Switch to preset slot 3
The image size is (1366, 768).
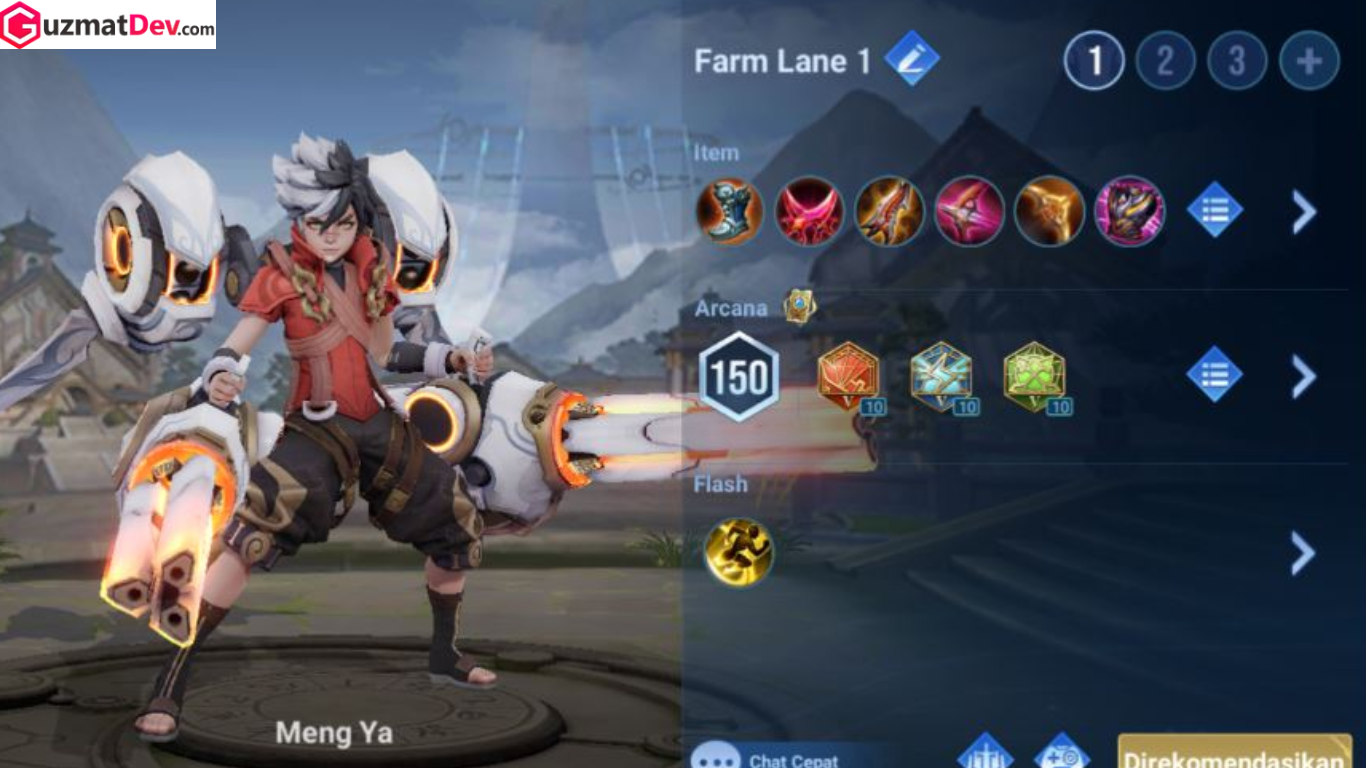coord(1237,61)
